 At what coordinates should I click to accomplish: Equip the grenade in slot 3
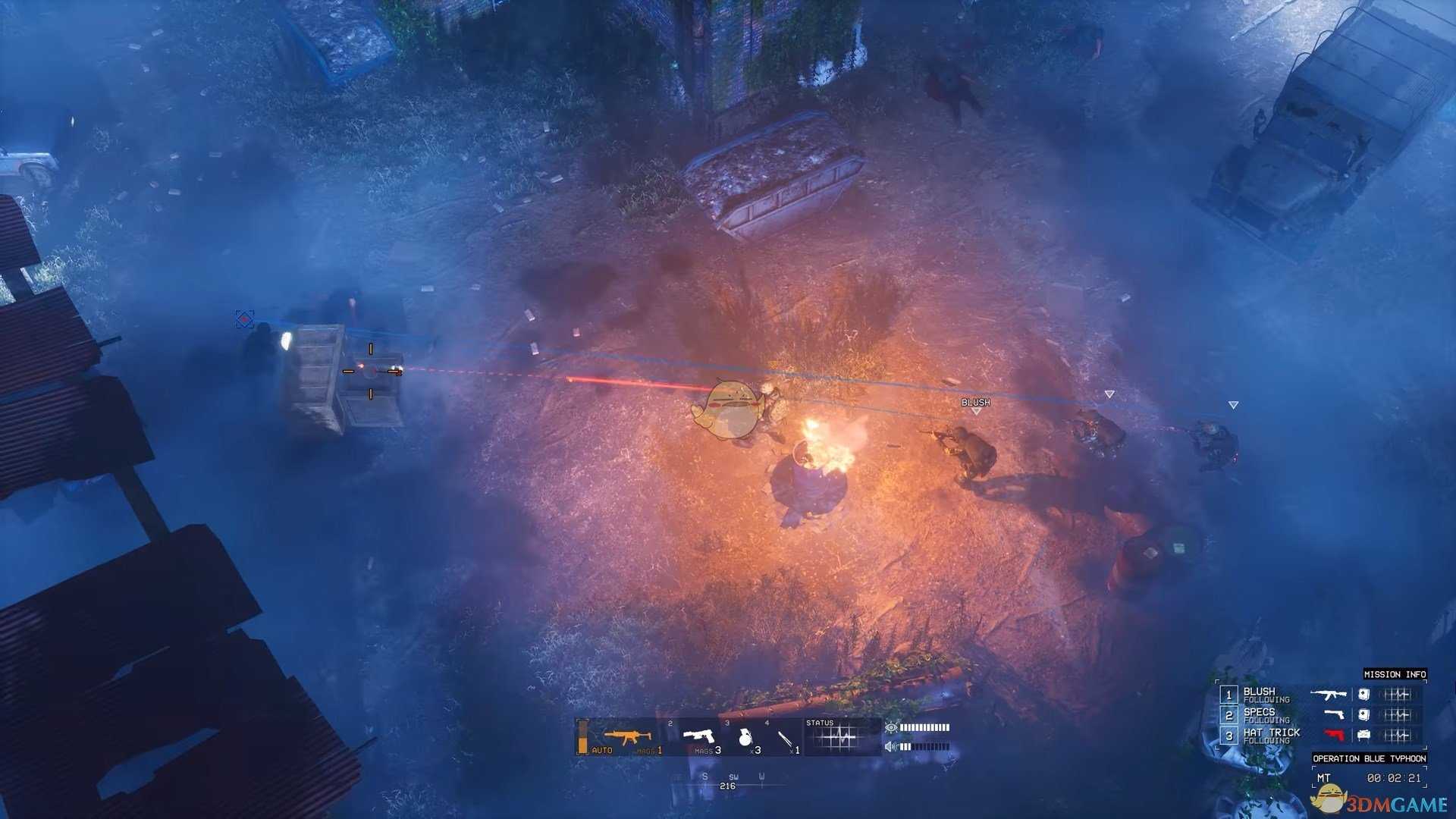pyautogui.click(x=745, y=736)
